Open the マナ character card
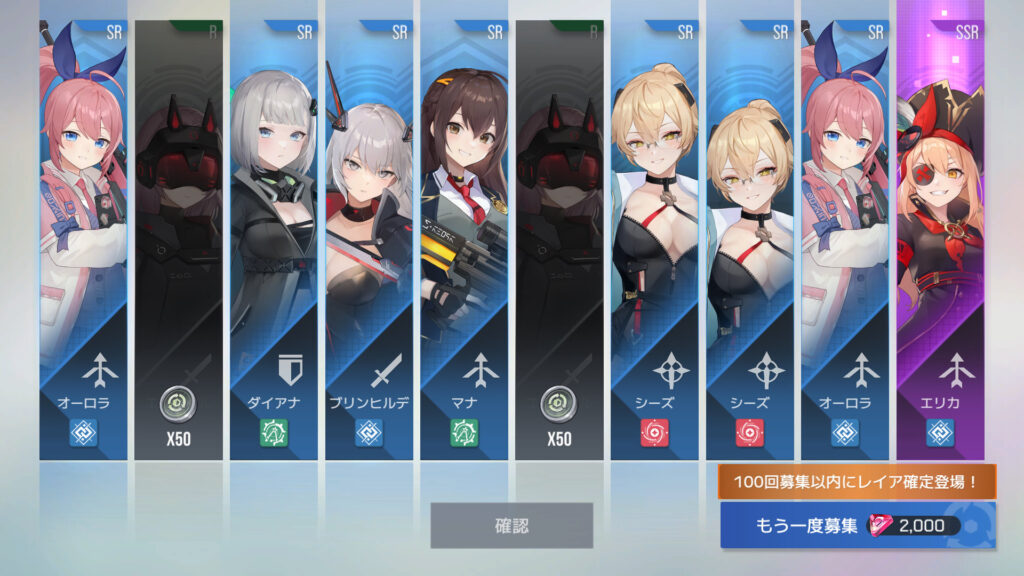 click(464, 240)
